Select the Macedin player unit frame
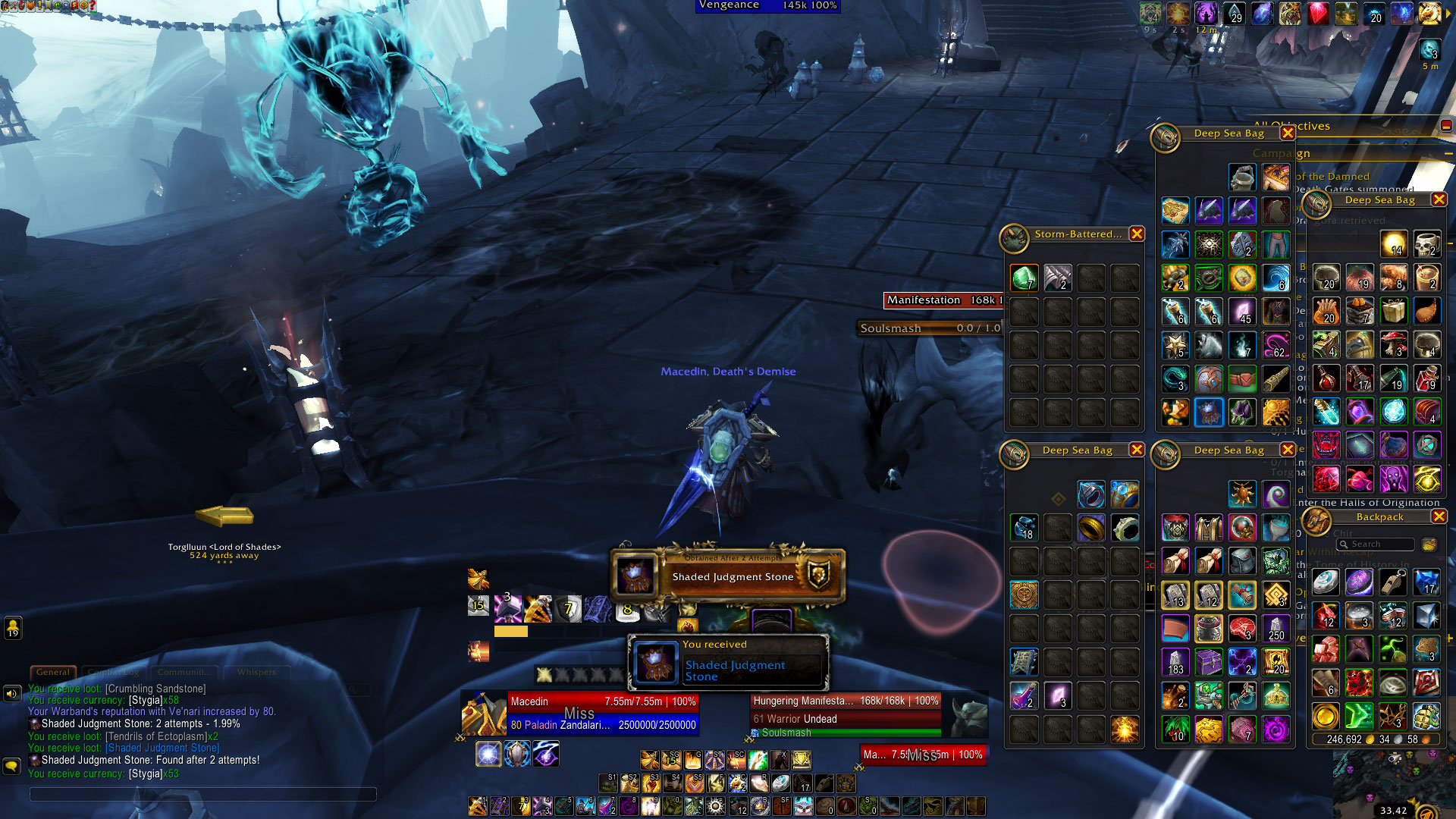 [580, 714]
